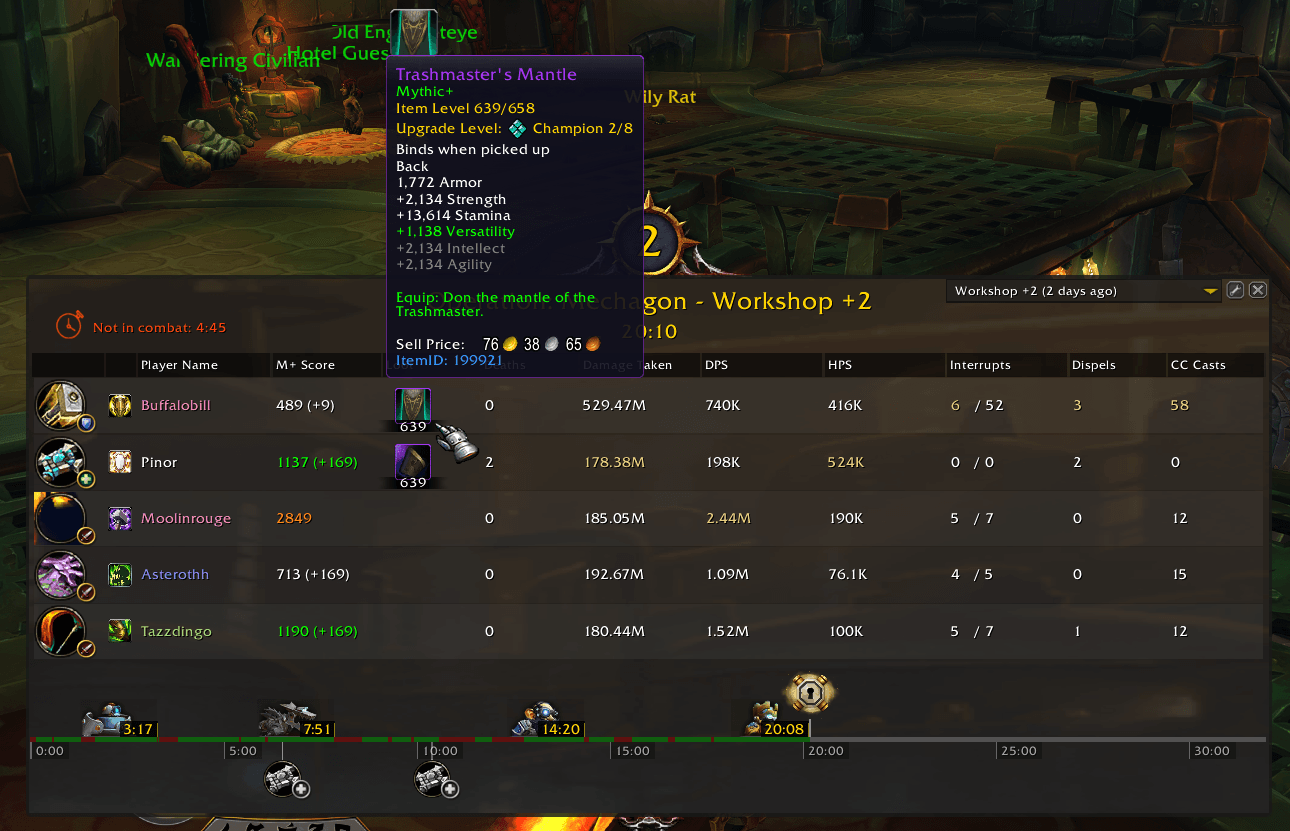Screen dimensions: 1290x831
Task: Select Tazzdingo's Hunter spec icon
Action: coord(119,631)
